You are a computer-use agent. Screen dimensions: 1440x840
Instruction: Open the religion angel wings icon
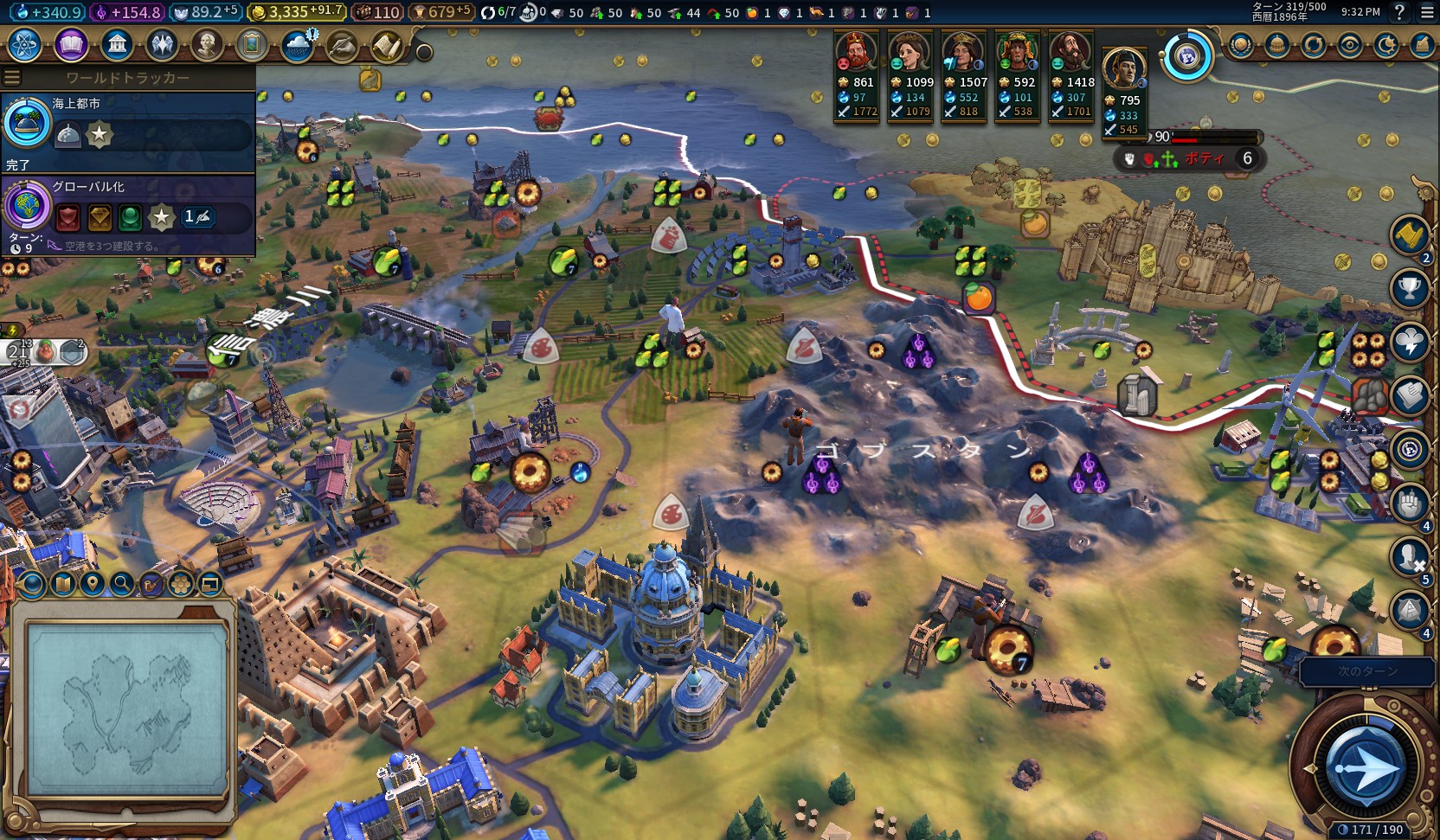coord(162,44)
